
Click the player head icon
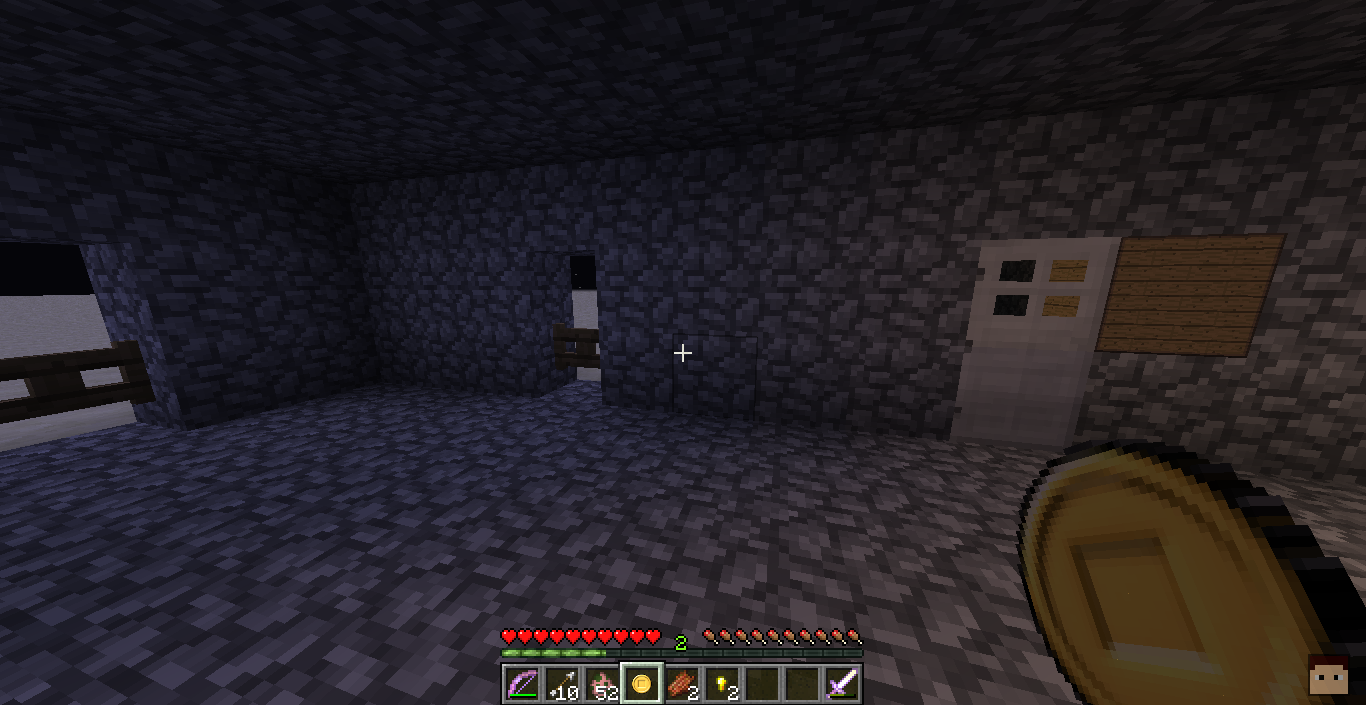(1327, 677)
